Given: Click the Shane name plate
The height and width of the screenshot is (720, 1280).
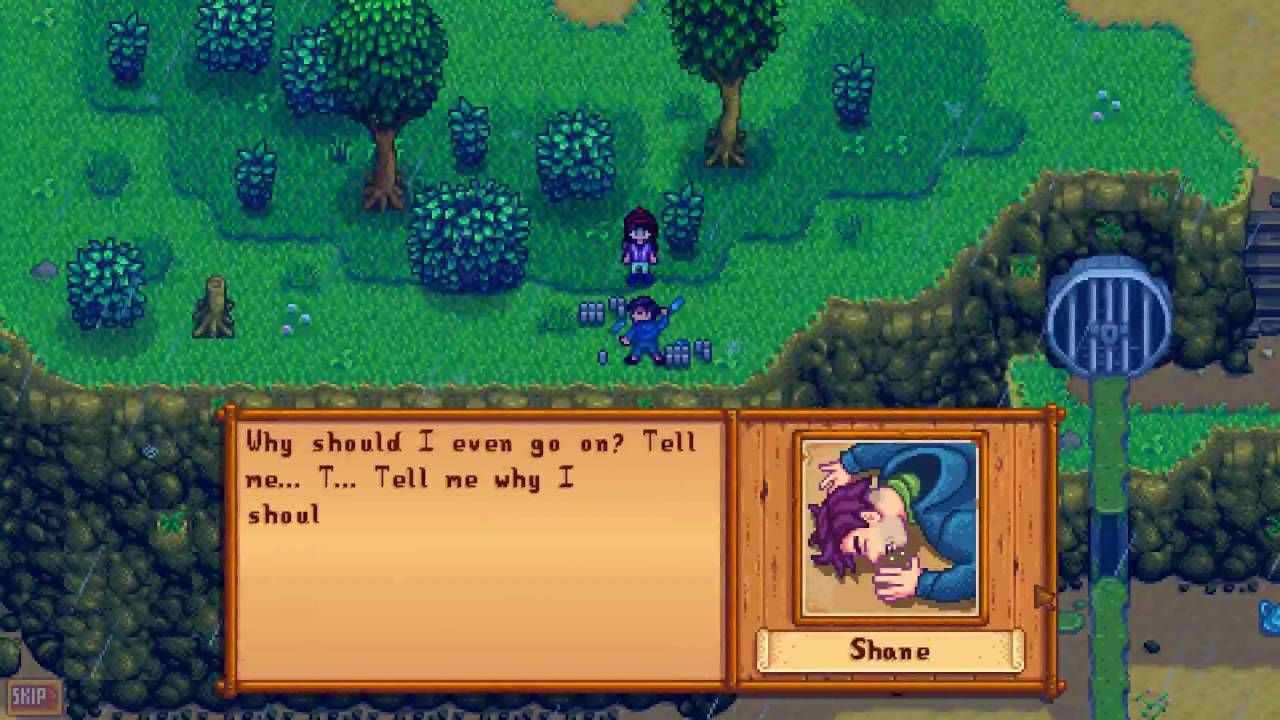Looking at the screenshot, I should (889, 651).
